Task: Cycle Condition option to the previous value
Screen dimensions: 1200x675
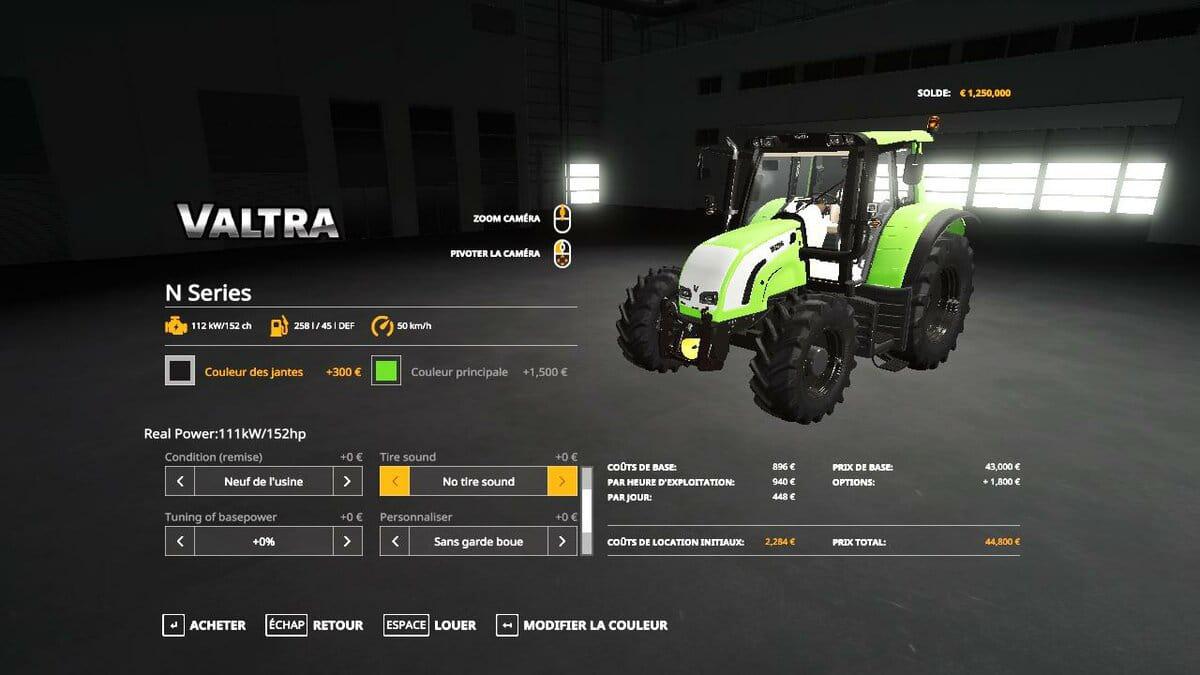Action: (x=180, y=481)
